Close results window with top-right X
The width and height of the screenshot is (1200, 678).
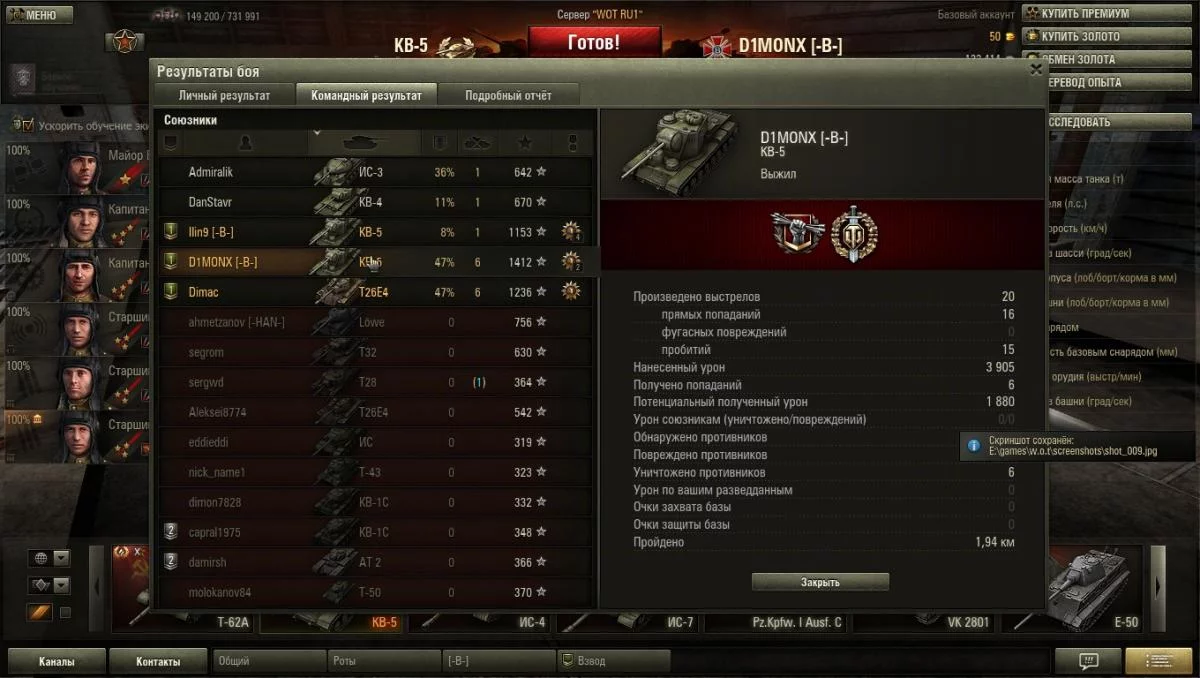pos(1036,70)
